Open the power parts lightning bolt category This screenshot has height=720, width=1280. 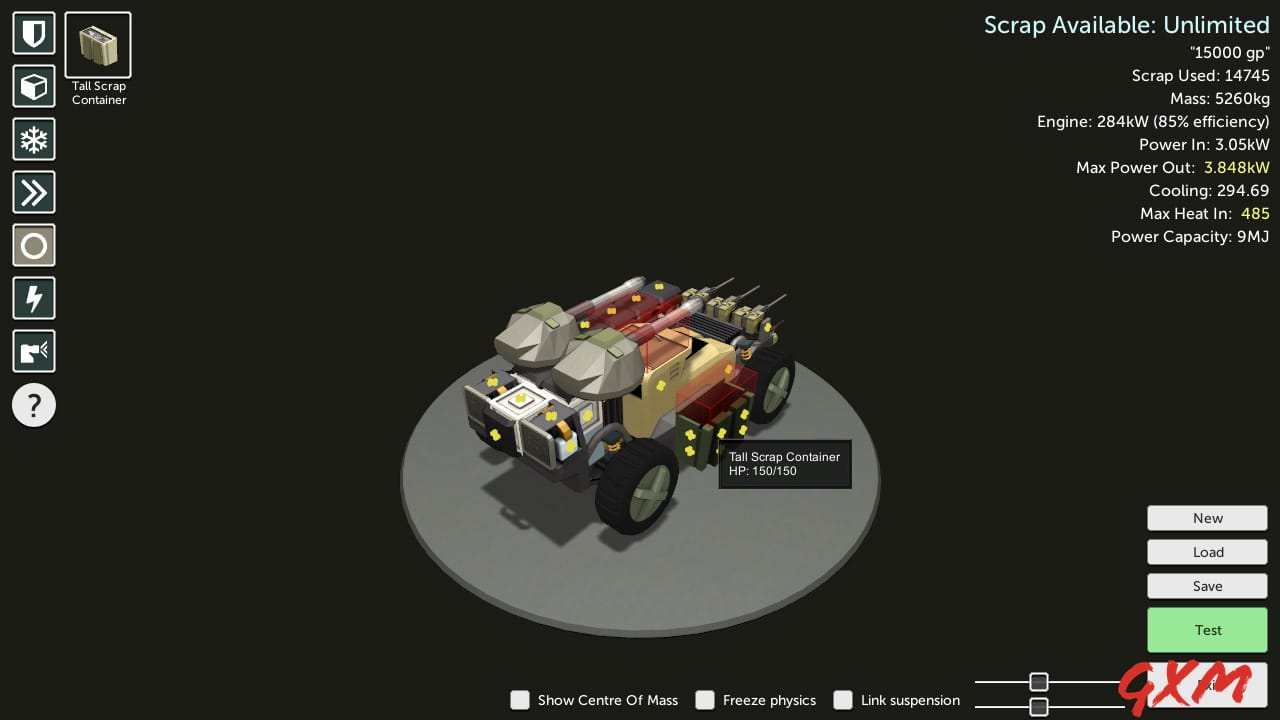[x=33, y=297]
